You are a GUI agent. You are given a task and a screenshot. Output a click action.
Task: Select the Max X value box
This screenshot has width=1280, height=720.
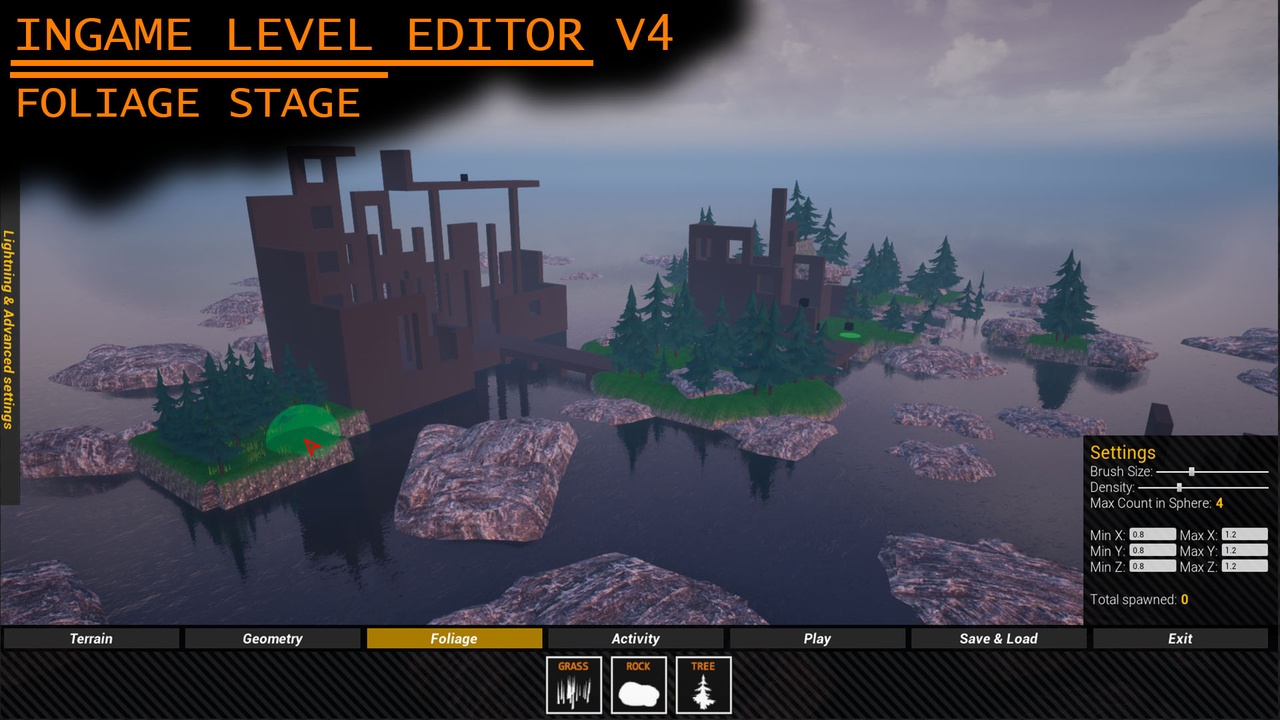(x=1247, y=534)
